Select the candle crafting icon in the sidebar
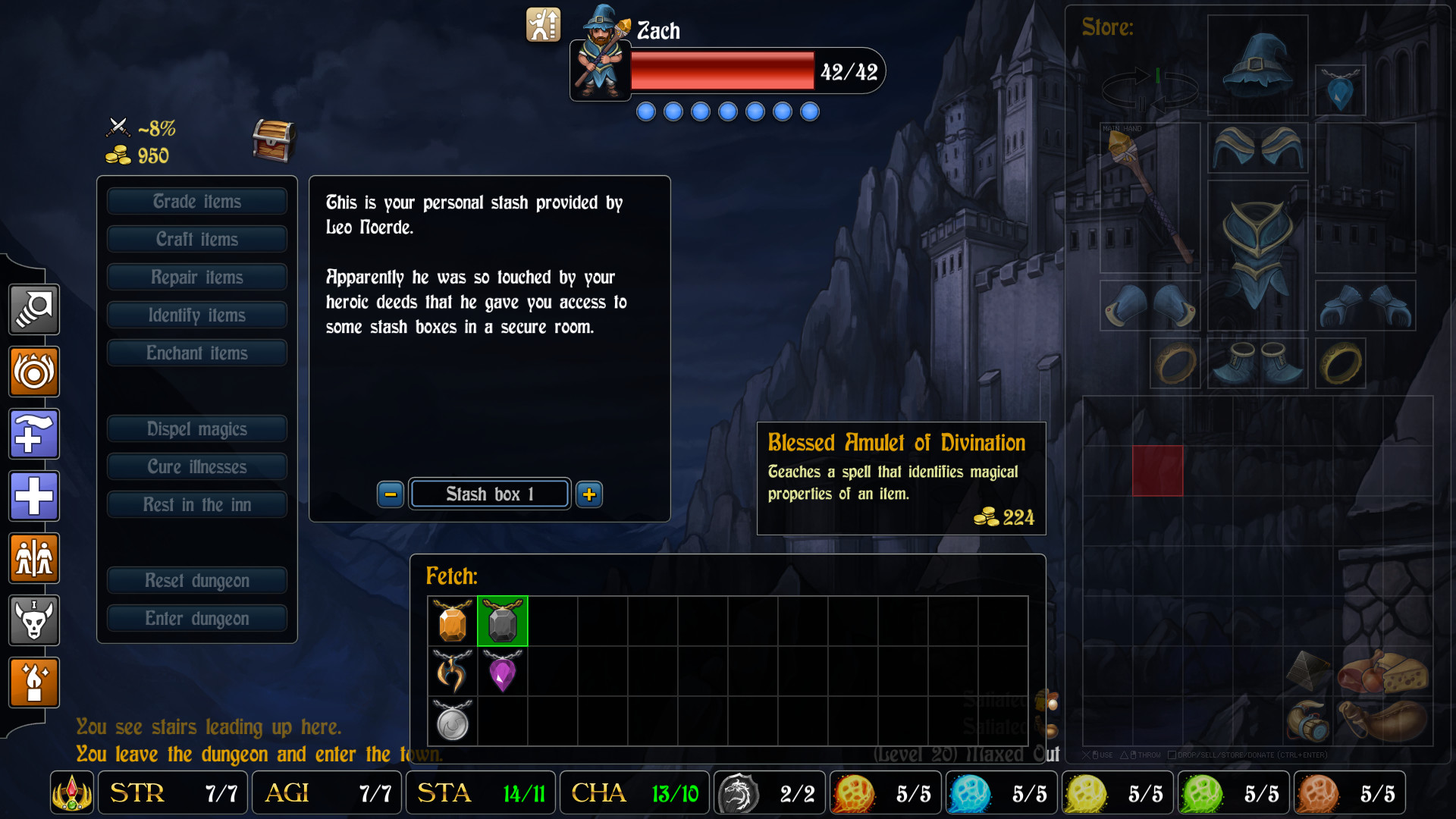The image size is (1456, 819). pyautogui.click(x=34, y=682)
